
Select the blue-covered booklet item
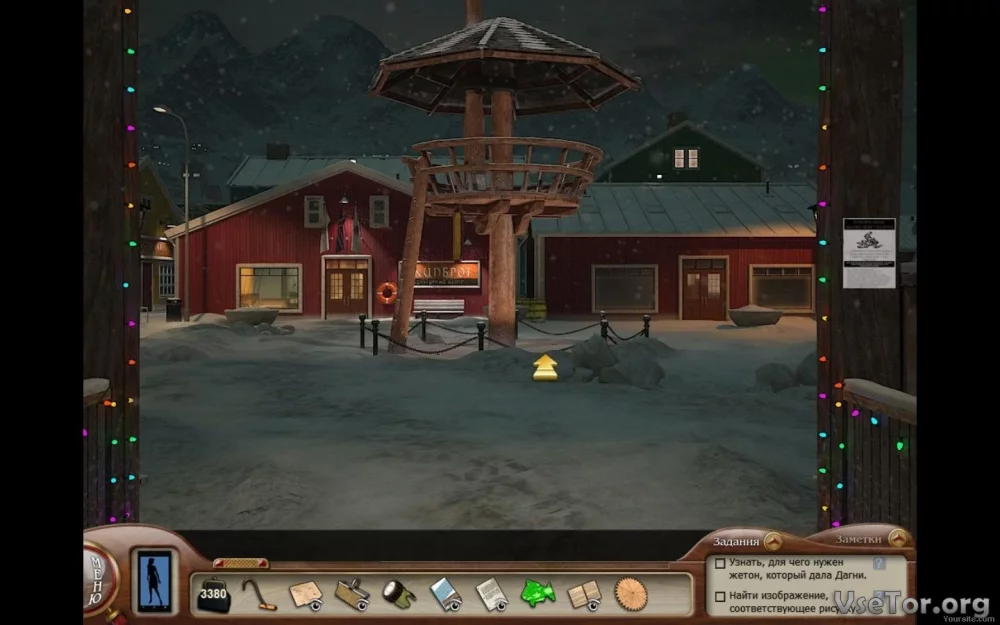[446, 594]
